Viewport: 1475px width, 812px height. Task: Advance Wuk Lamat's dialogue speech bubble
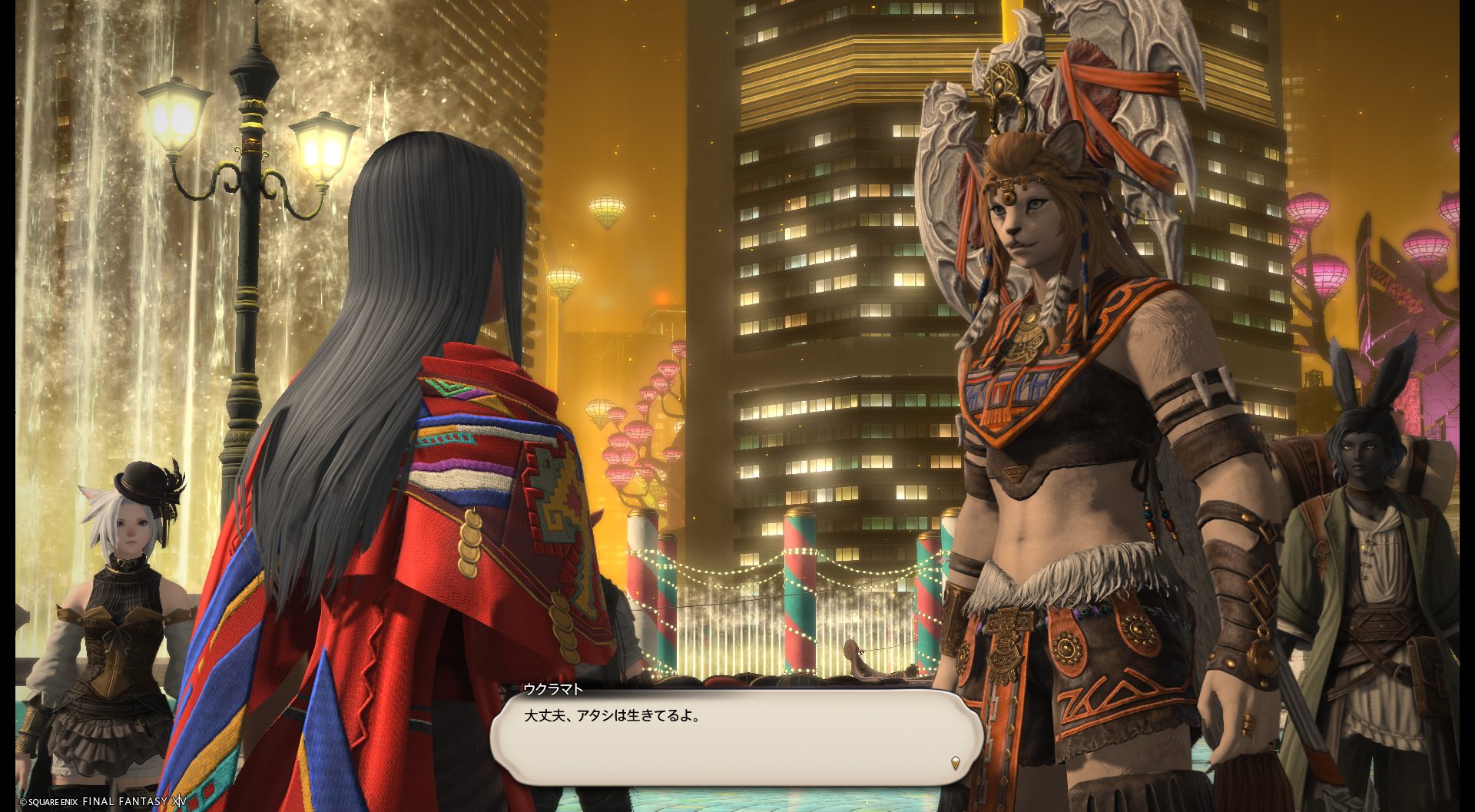[736, 736]
